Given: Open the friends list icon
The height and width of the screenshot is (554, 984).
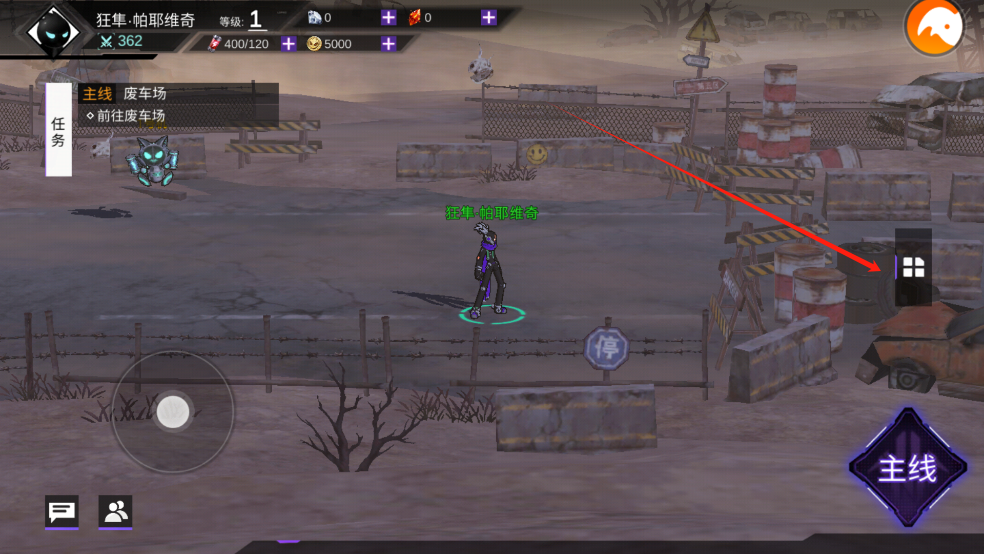Looking at the screenshot, I should (x=115, y=512).
